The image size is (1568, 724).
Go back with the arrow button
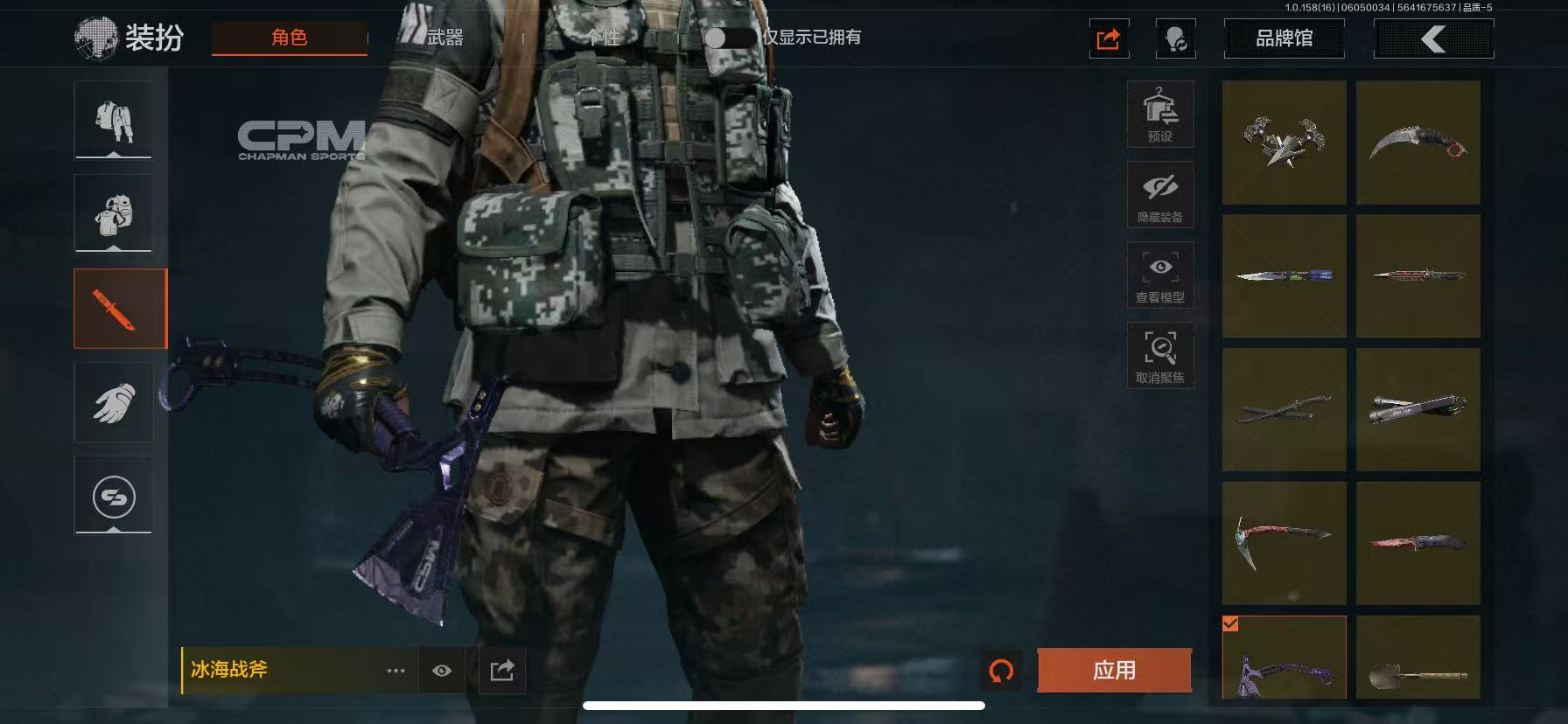[1433, 38]
